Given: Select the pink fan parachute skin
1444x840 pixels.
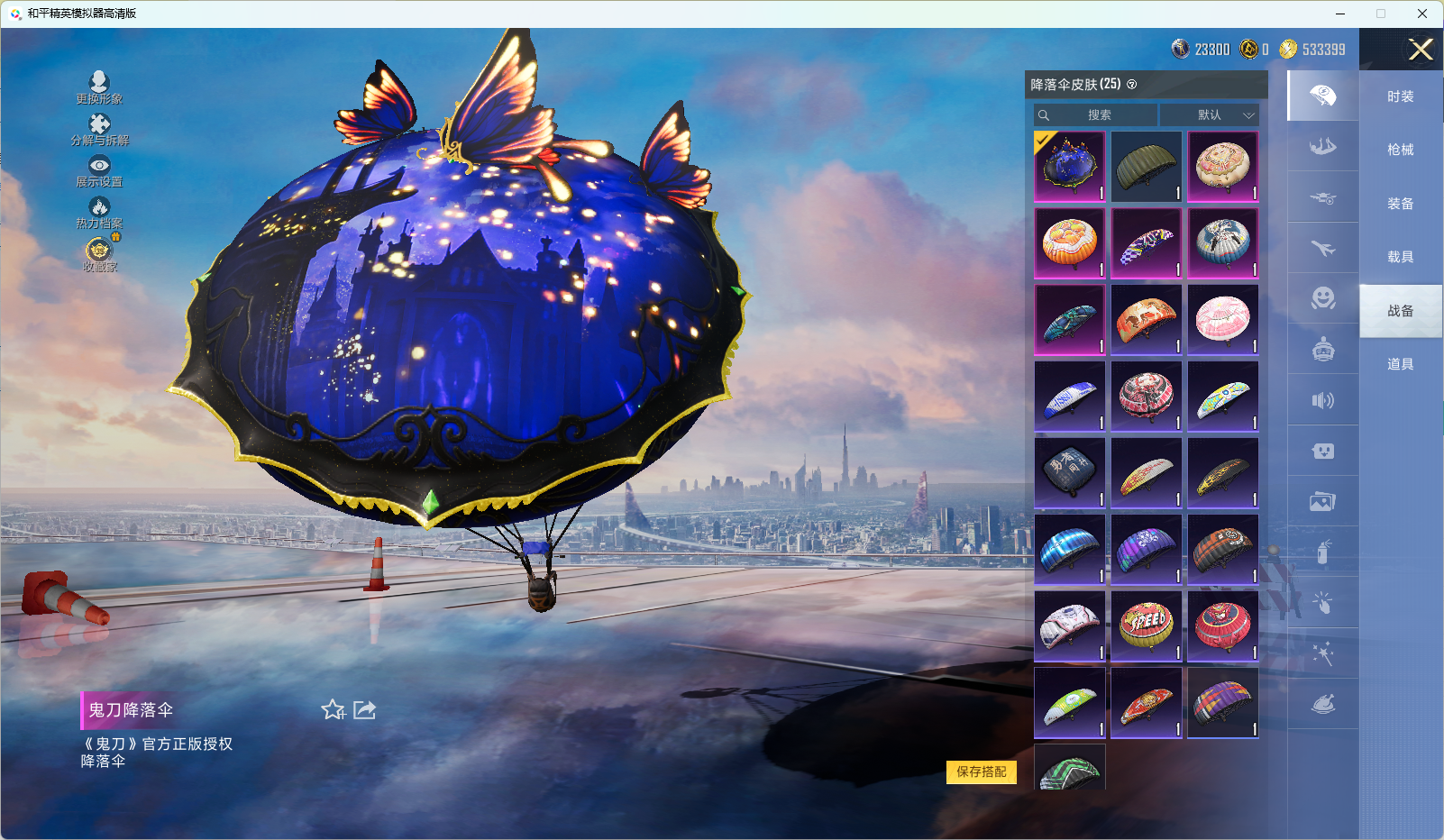Looking at the screenshot, I should [1223, 320].
